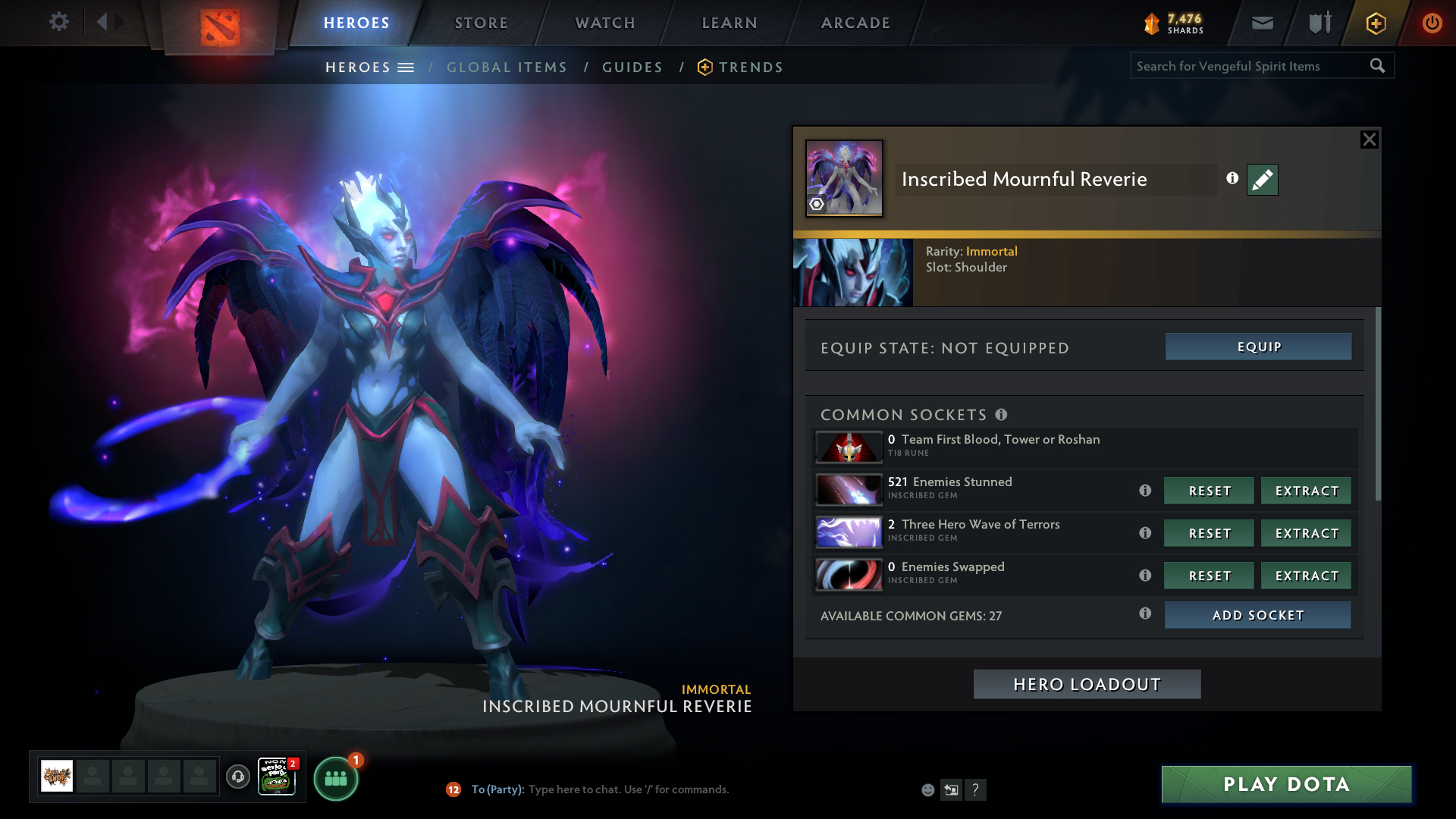Open the green party members button
Viewport: 1456px width, 819px height.
(x=335, y=779)
